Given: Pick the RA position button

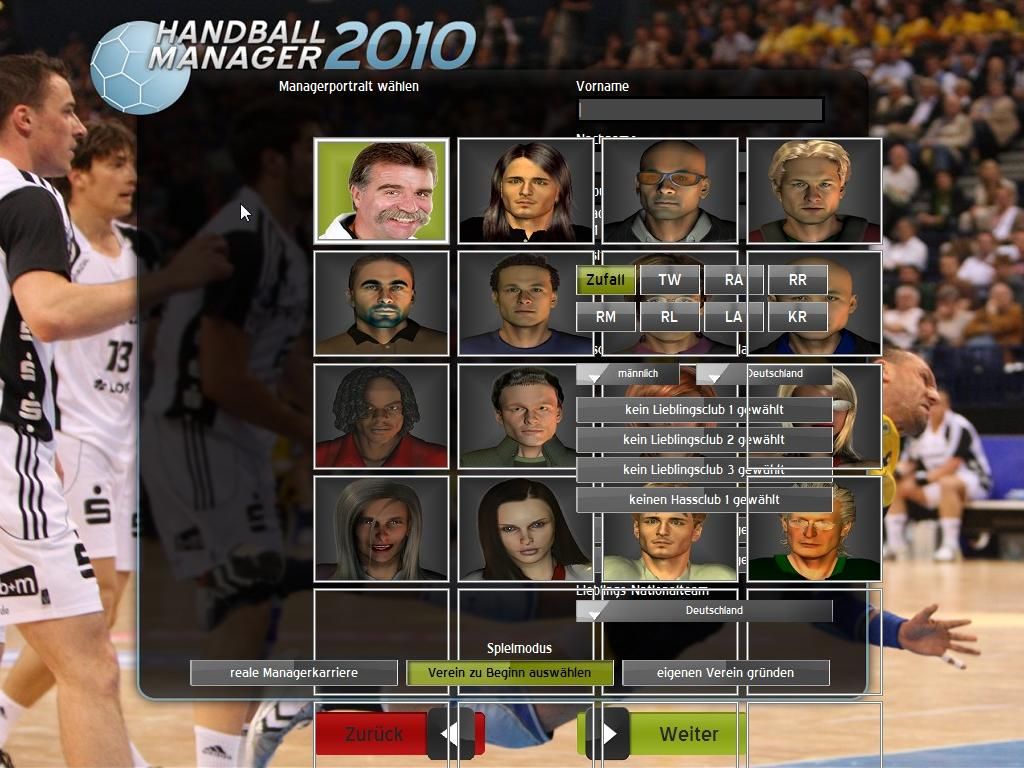Looking at the screenshot, I should point(733,280).
